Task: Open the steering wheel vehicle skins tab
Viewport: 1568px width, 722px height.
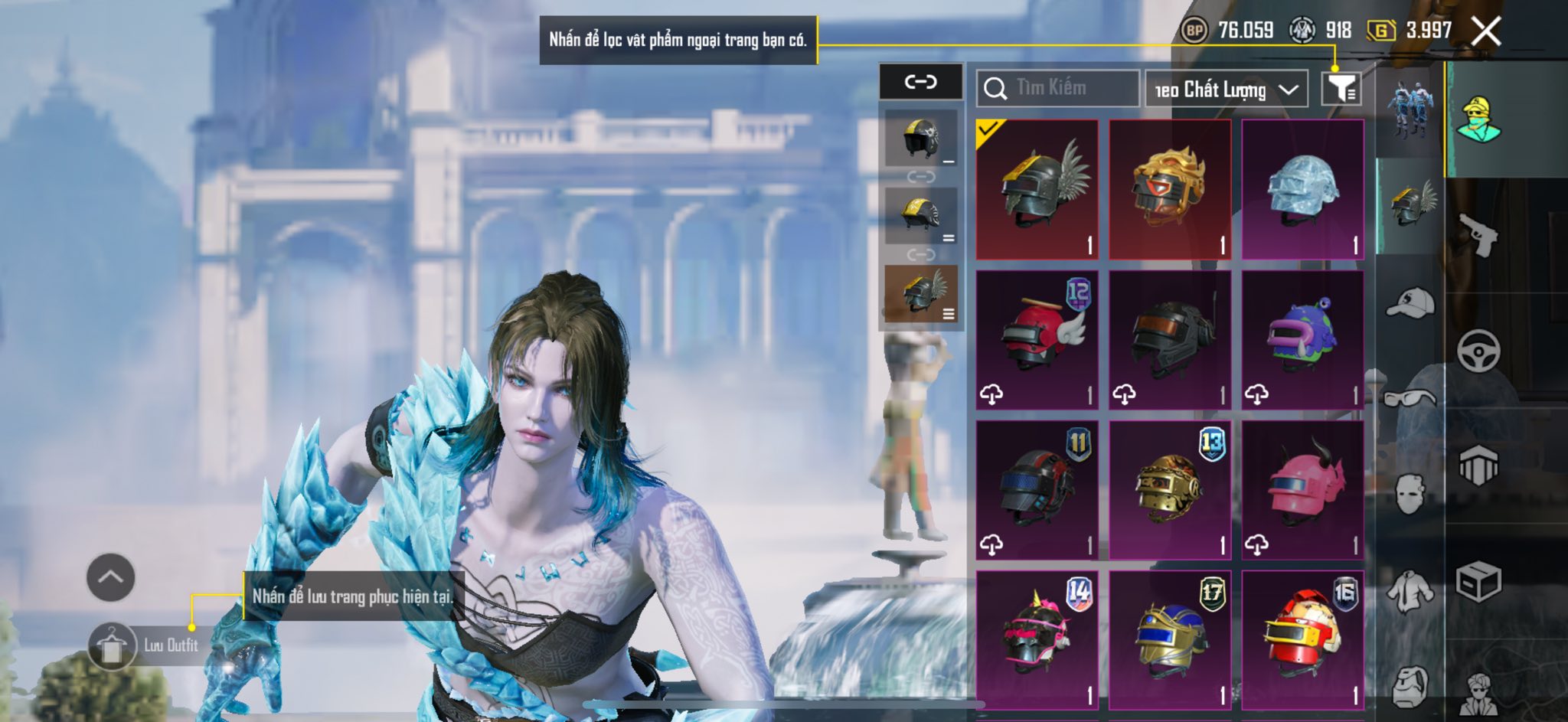Action: pyautogui.click(x=1478, y=351)
